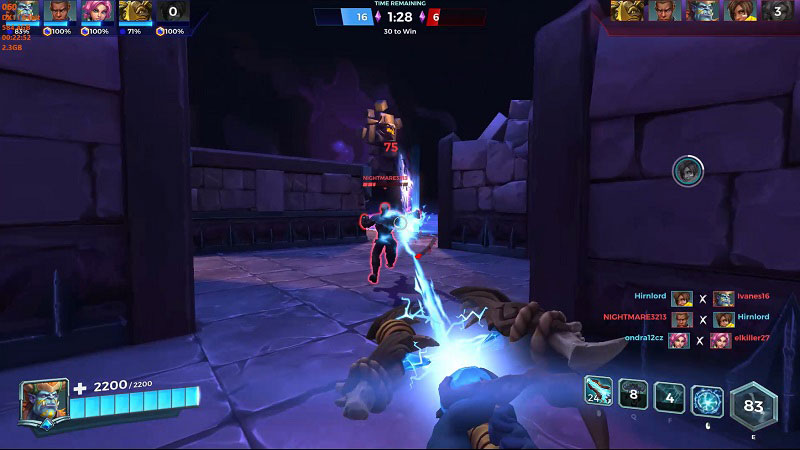The width and height of the screenshot is (800, 450).
Task: Select the golden armored teammate portrait
Action: click(134, 12)
